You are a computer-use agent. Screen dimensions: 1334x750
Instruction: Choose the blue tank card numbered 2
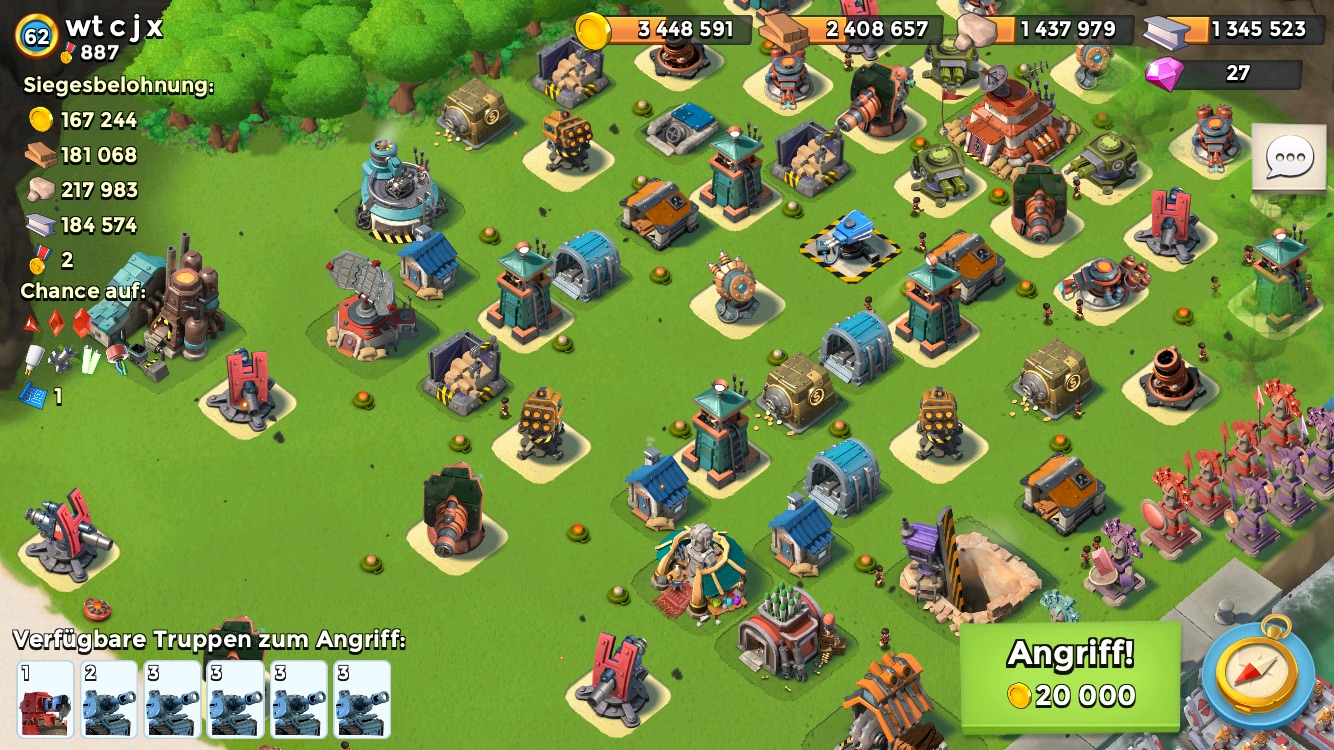tap(109, 699)
